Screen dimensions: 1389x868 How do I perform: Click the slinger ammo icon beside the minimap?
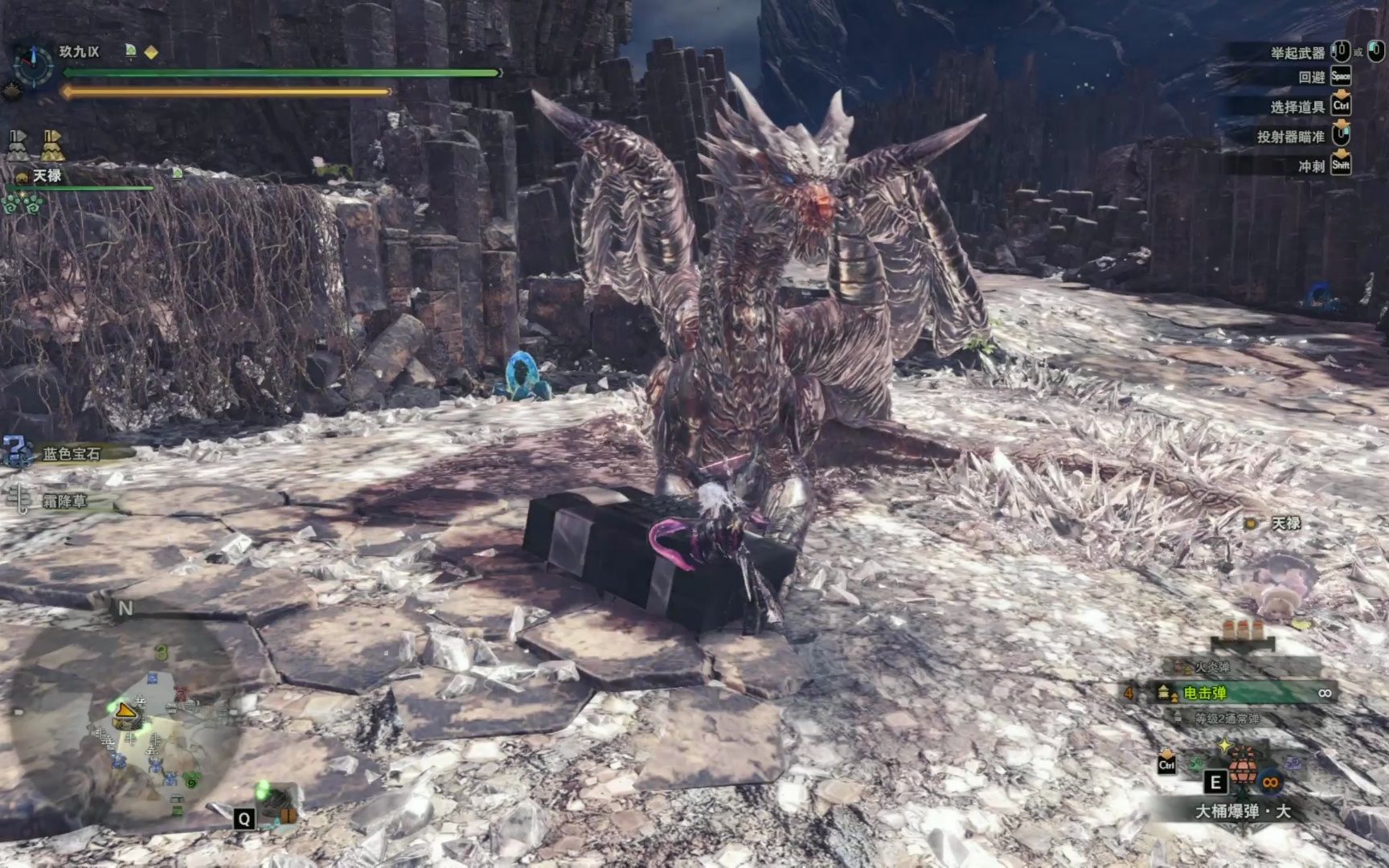[277, 804]
